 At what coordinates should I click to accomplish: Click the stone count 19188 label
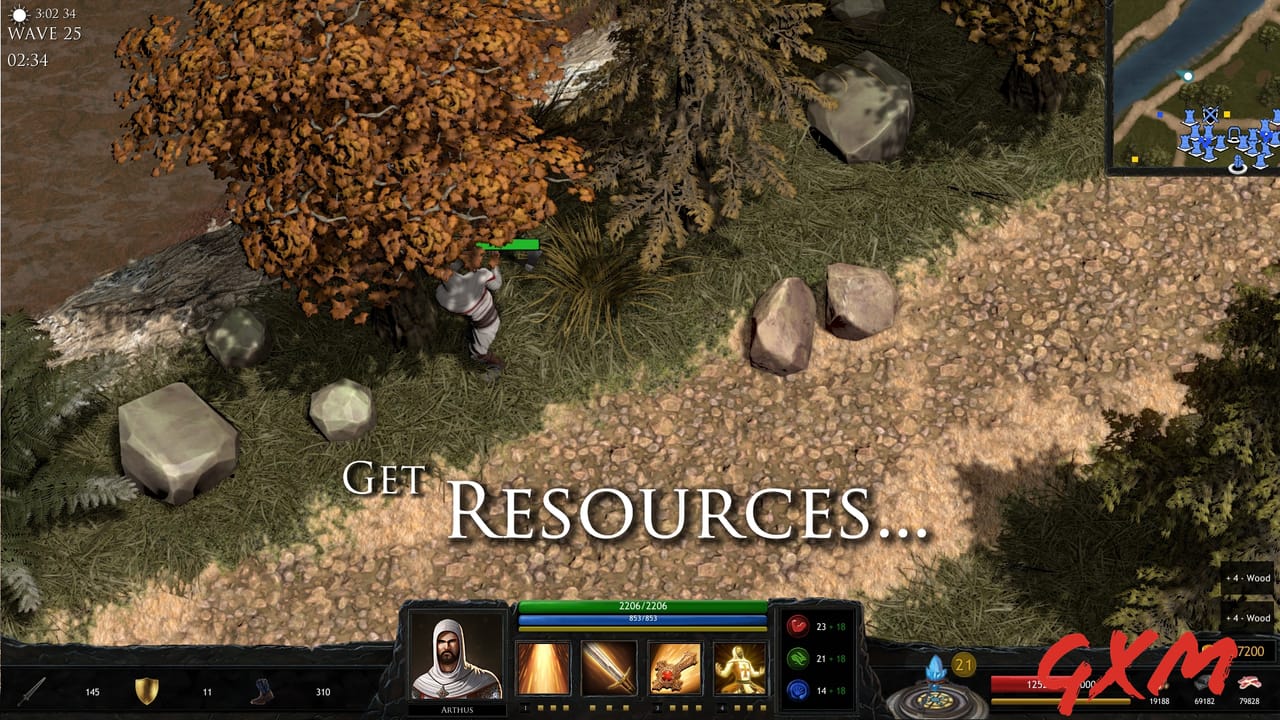click(1158, 701)
